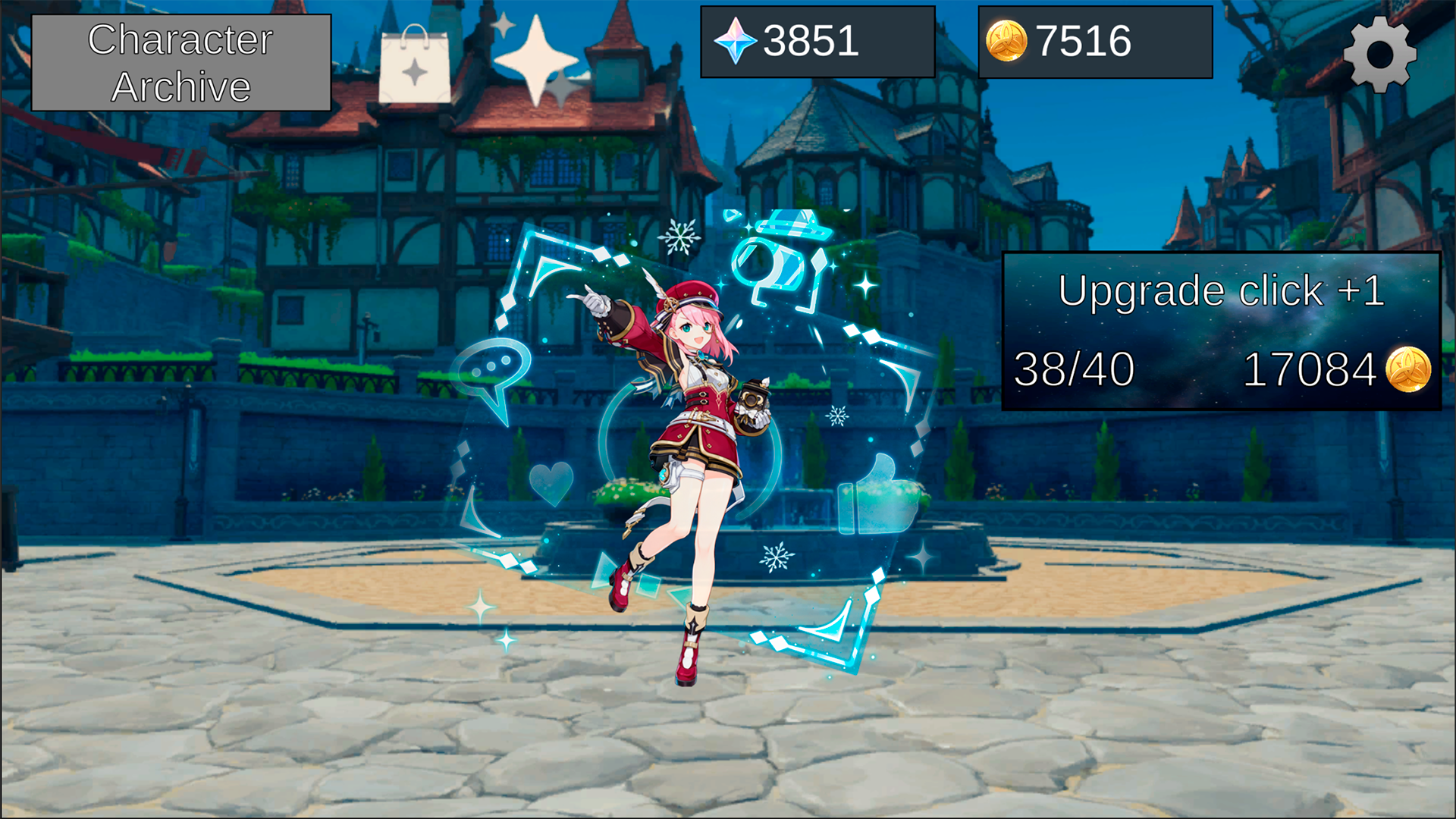The width and height of the screenshot is (1456, 819).
Task: Click the coin icon inside the upgrade panel
Action: click(1412, 371)
